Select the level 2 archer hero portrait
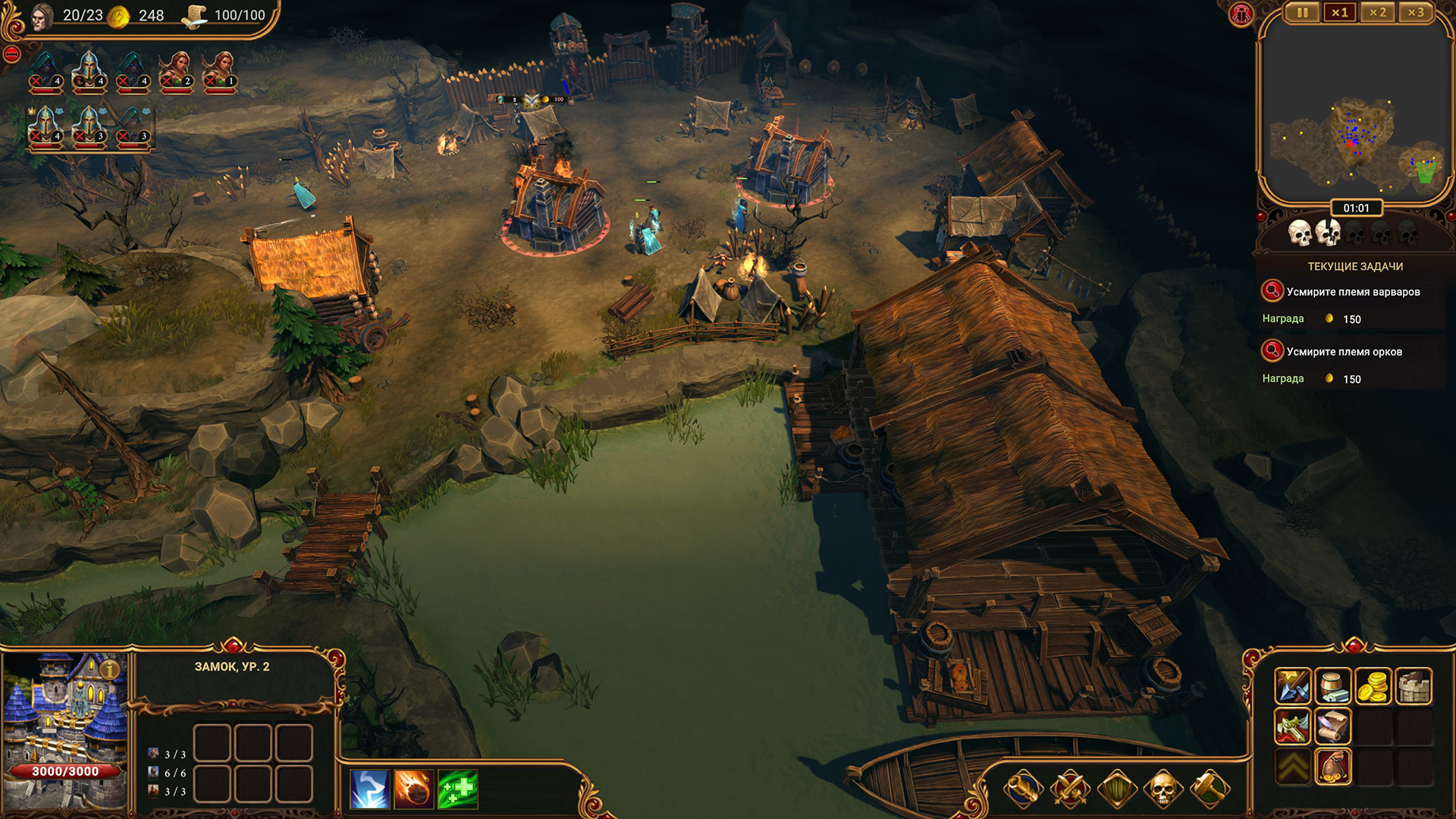The width and height of the screenshot is (1456, 819). 176,73
